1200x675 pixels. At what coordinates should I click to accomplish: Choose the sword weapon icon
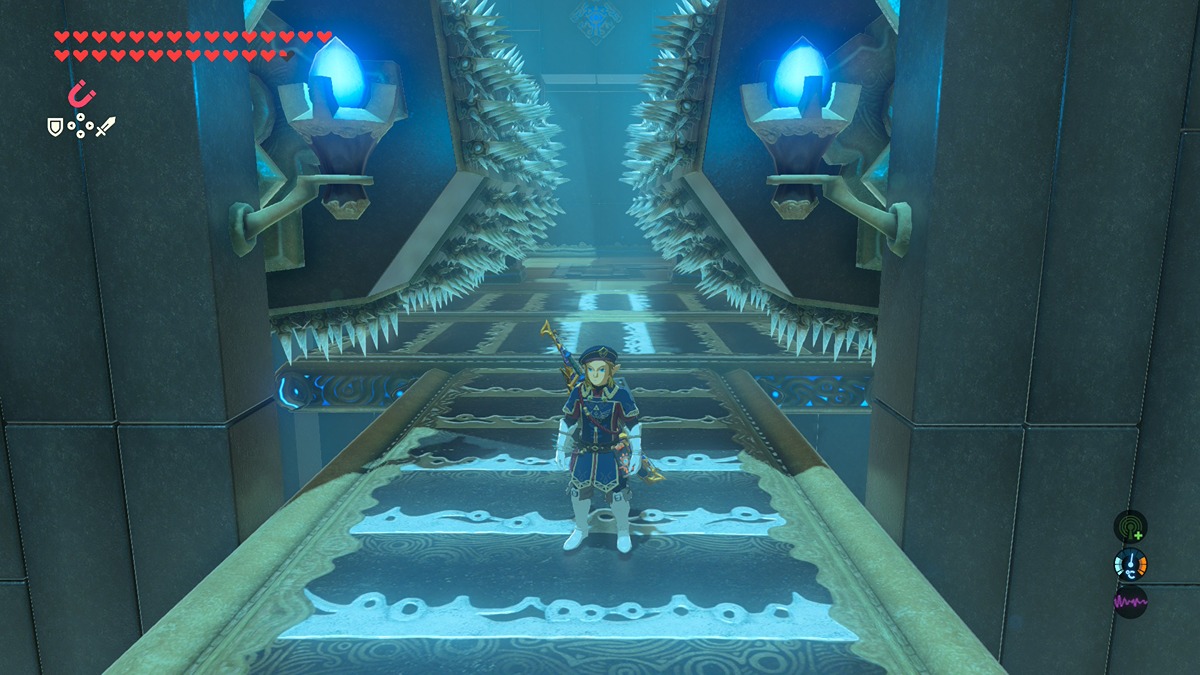(105, 127)
